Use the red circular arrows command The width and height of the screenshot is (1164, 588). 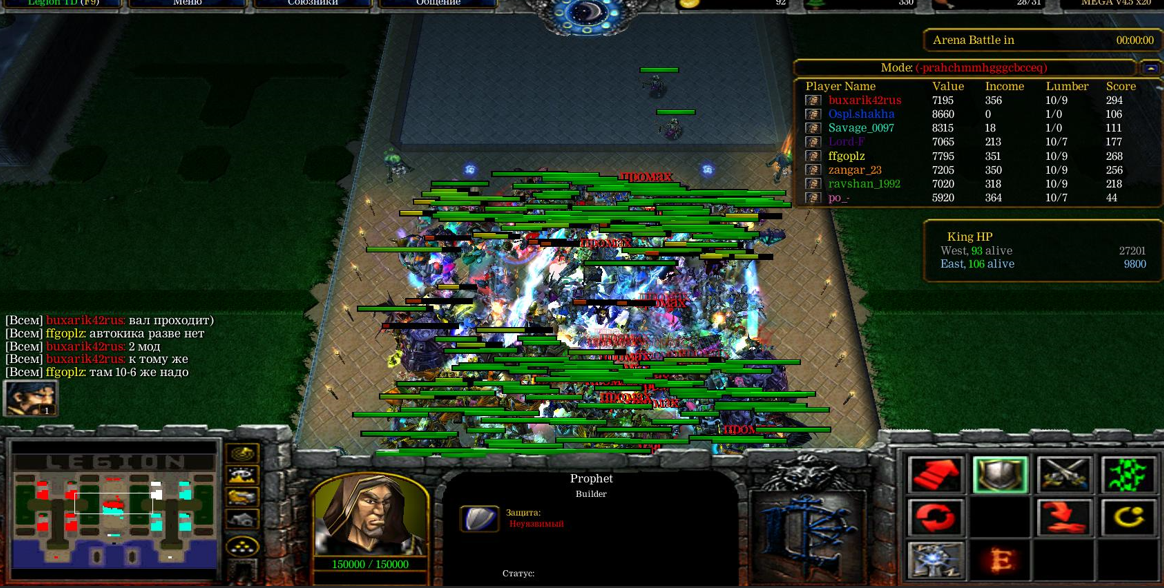point(936,518)
